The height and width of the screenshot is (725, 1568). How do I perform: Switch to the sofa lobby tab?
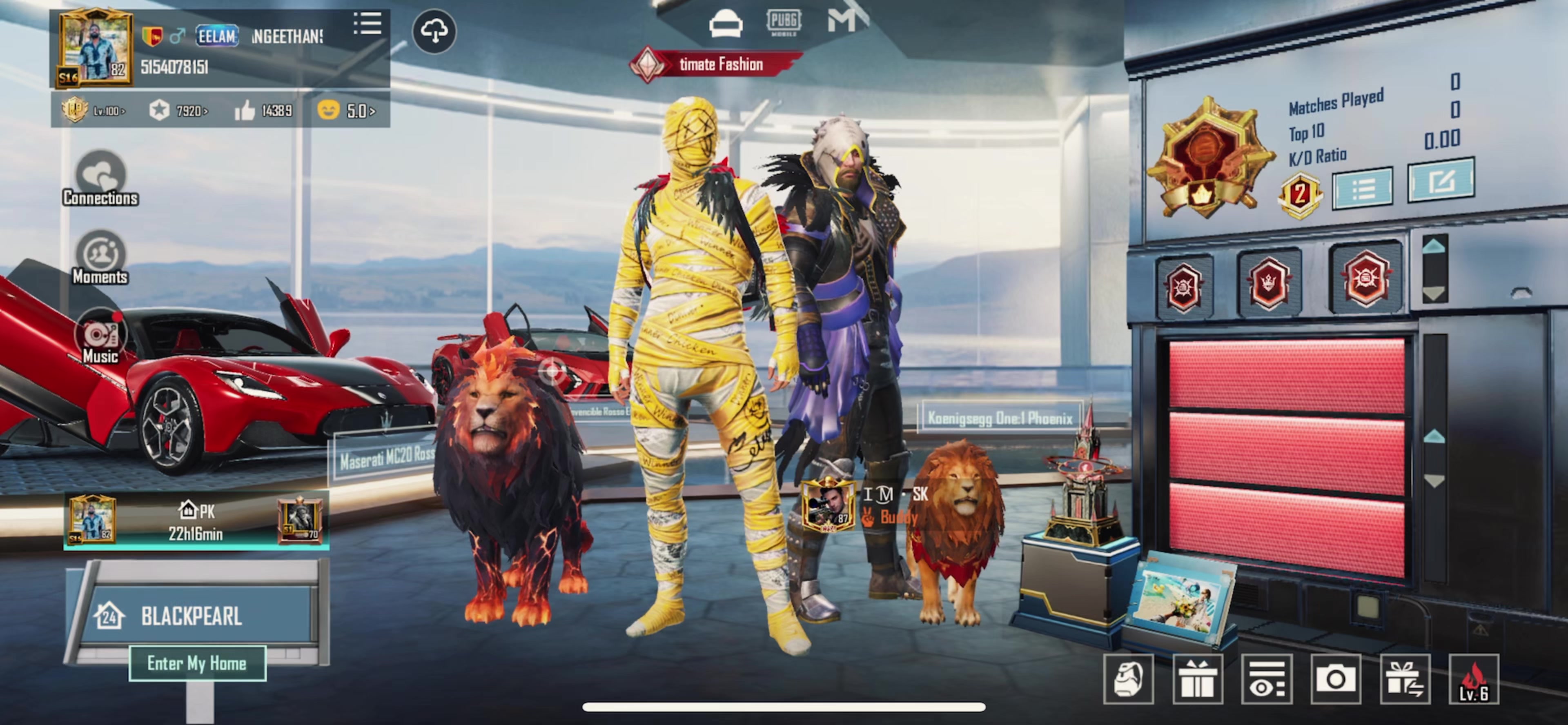(726, 25)
